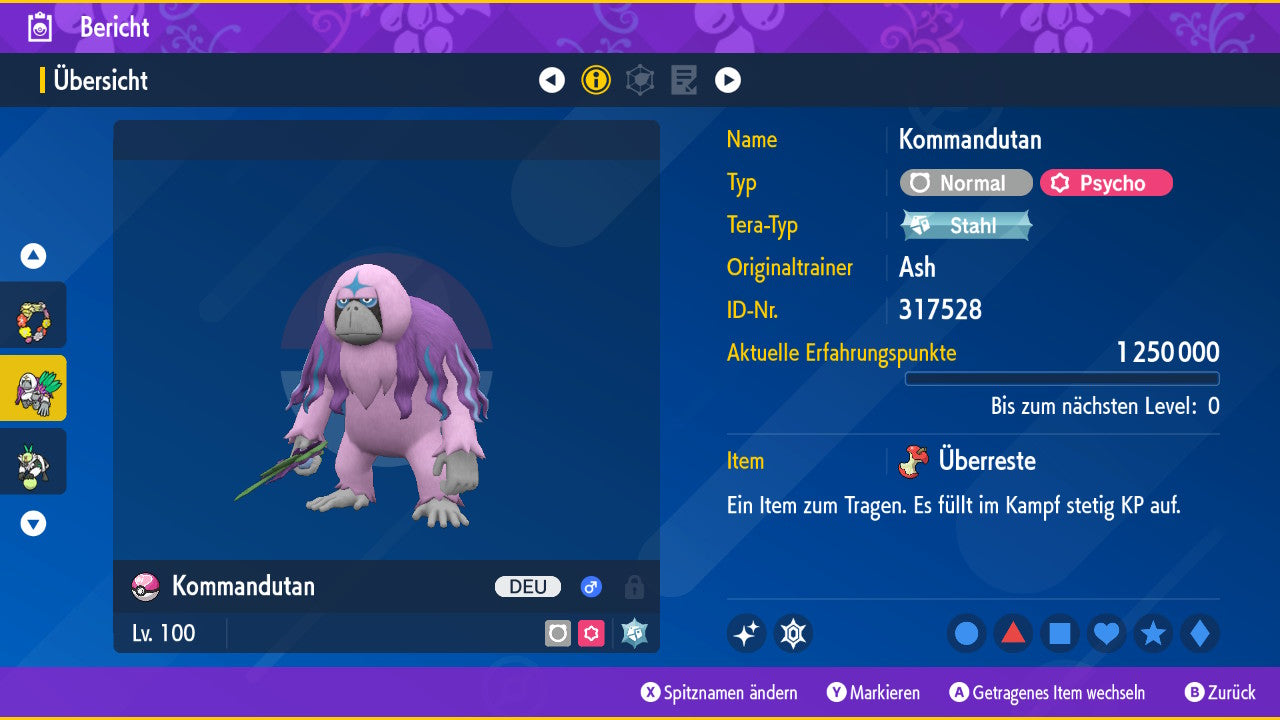
Task: Select the yellow info overview tab
Action: point(596,80)
